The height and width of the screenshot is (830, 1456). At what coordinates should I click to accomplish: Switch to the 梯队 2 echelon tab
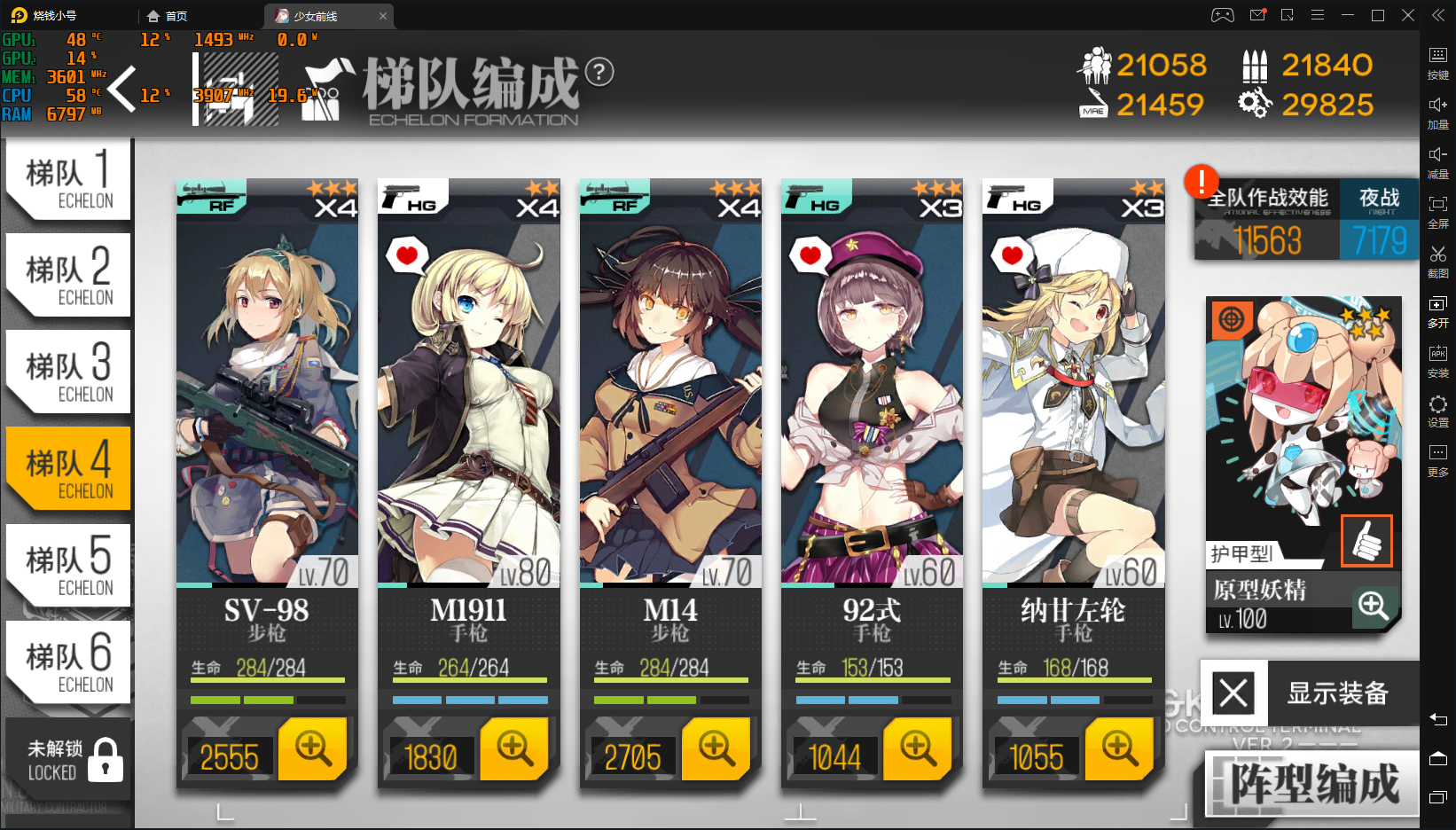pyautogui.click(x=67, y=275)
